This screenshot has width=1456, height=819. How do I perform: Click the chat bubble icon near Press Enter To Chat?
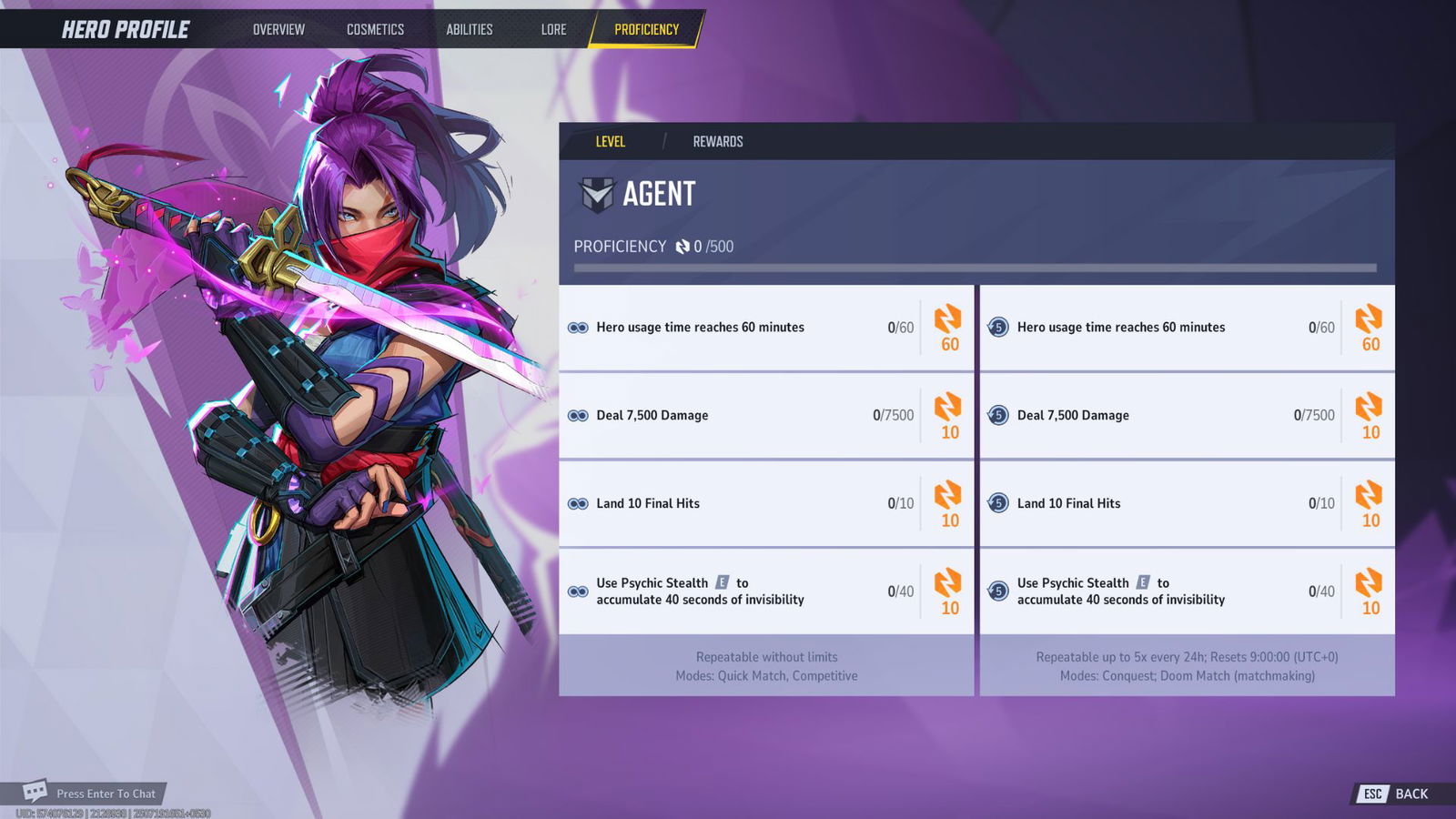click(36, 793)
